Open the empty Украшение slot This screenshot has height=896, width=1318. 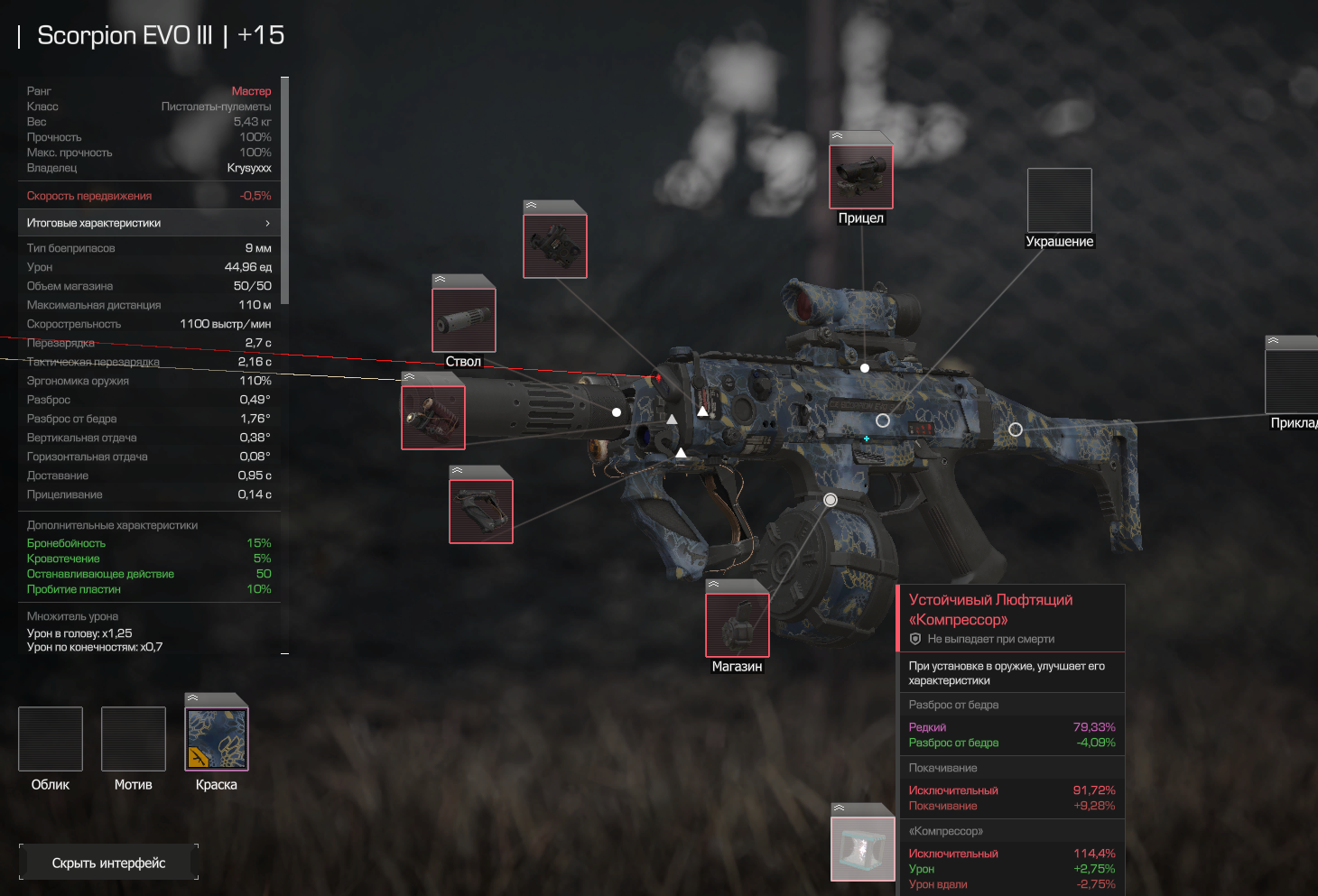click(1059, 200)
